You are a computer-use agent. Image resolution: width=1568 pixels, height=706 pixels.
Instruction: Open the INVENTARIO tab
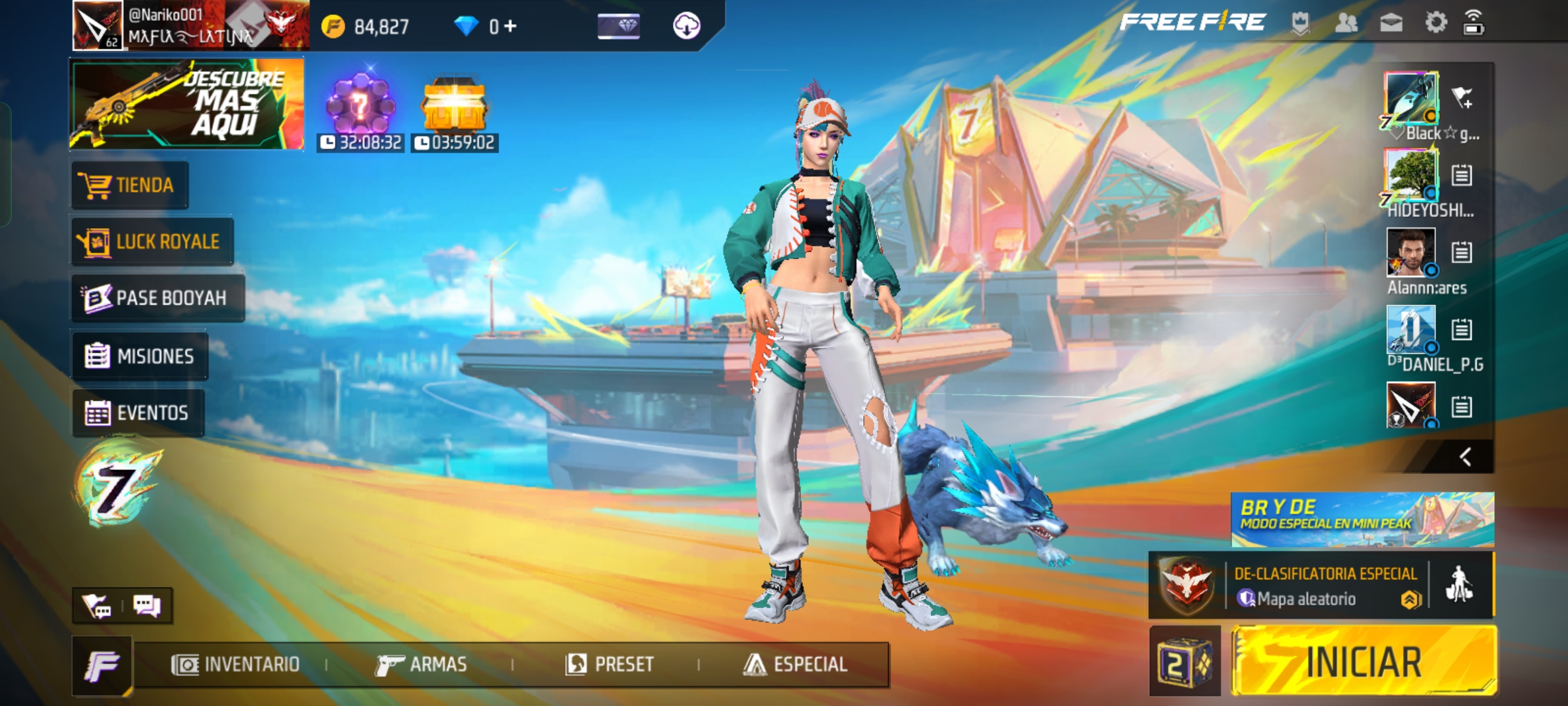coord(235,665)
